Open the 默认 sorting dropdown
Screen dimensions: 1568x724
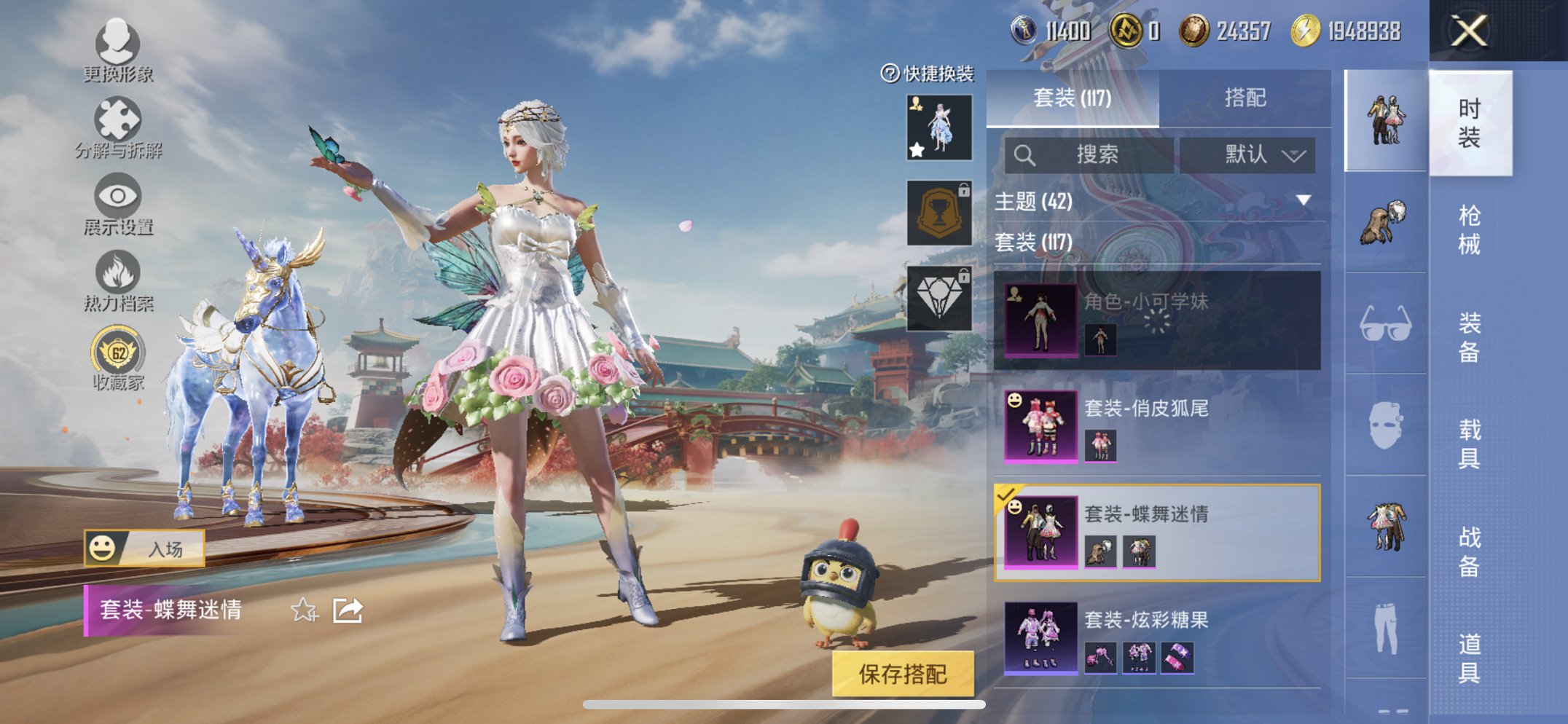click(1255, 155)
